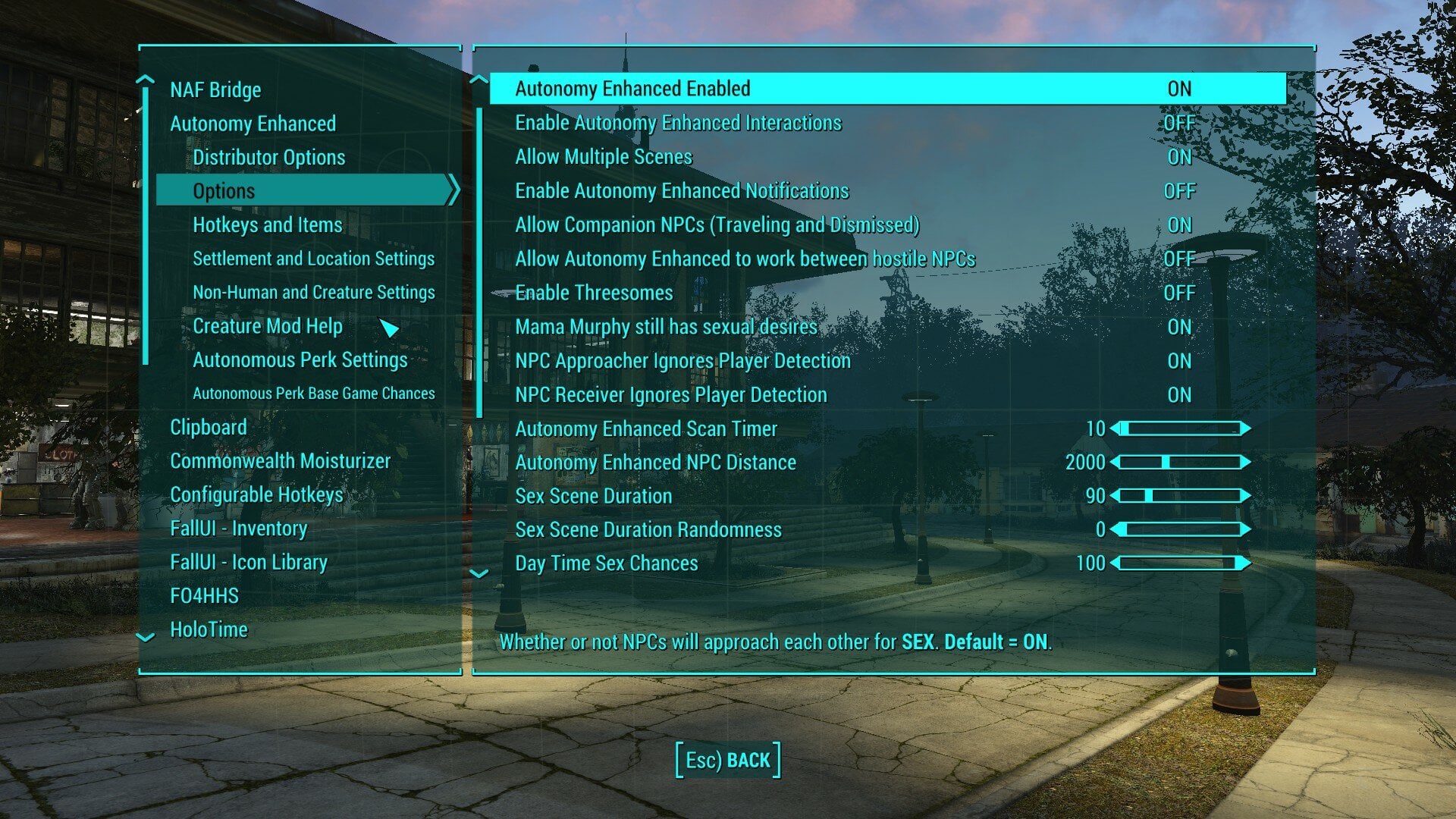This screenshot has width=1456, height=819.
Task: Click the Esc BACK button
Action: coord(727,759)
